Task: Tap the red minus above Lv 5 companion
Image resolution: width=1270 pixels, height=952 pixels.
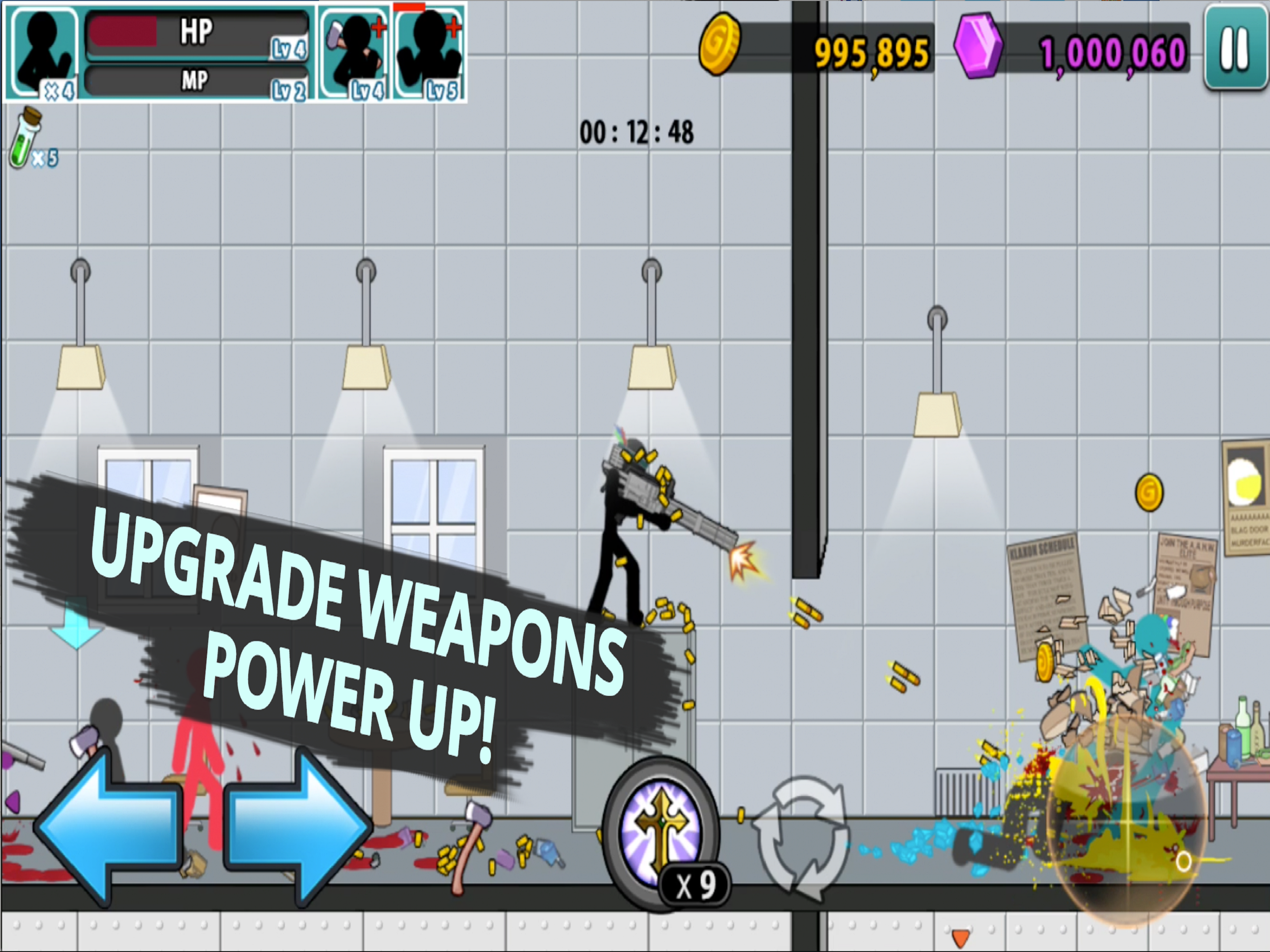Action: pyautogui.click(x=409, y=7)
